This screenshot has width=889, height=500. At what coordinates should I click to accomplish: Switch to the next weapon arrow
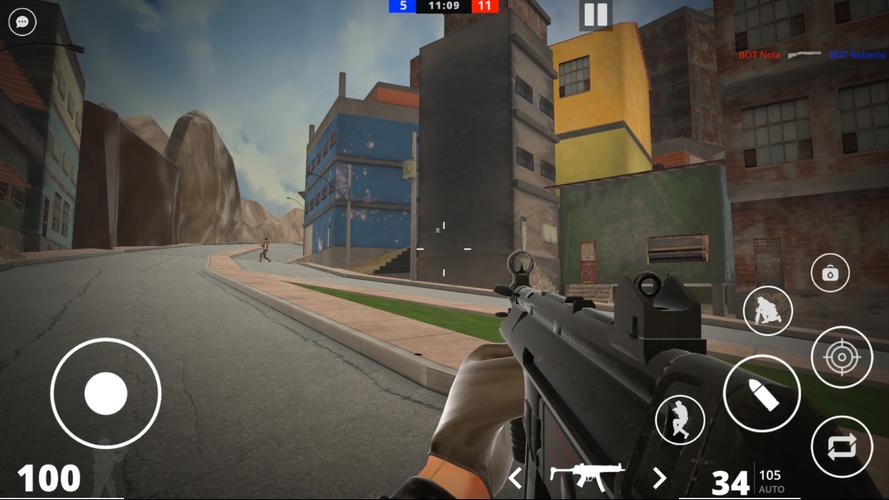pos(659,478)
